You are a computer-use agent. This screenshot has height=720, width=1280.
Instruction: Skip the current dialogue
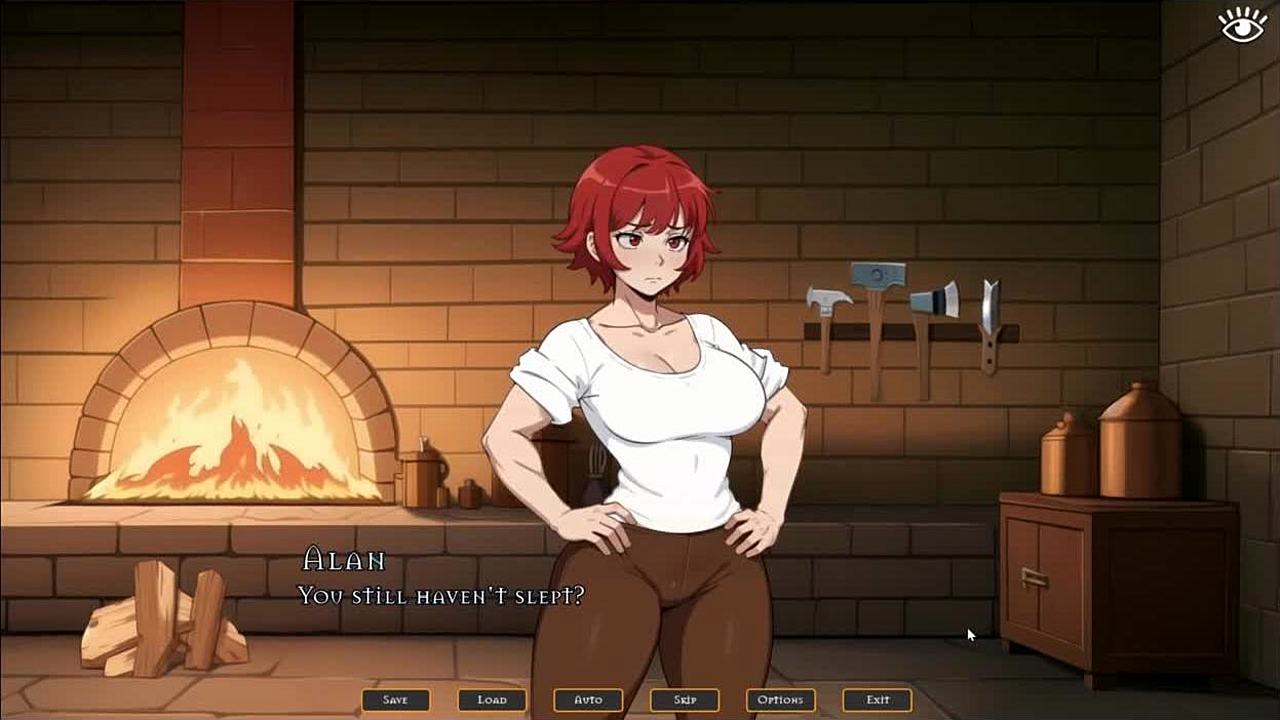pyautogui.click(x=684, y=700)
